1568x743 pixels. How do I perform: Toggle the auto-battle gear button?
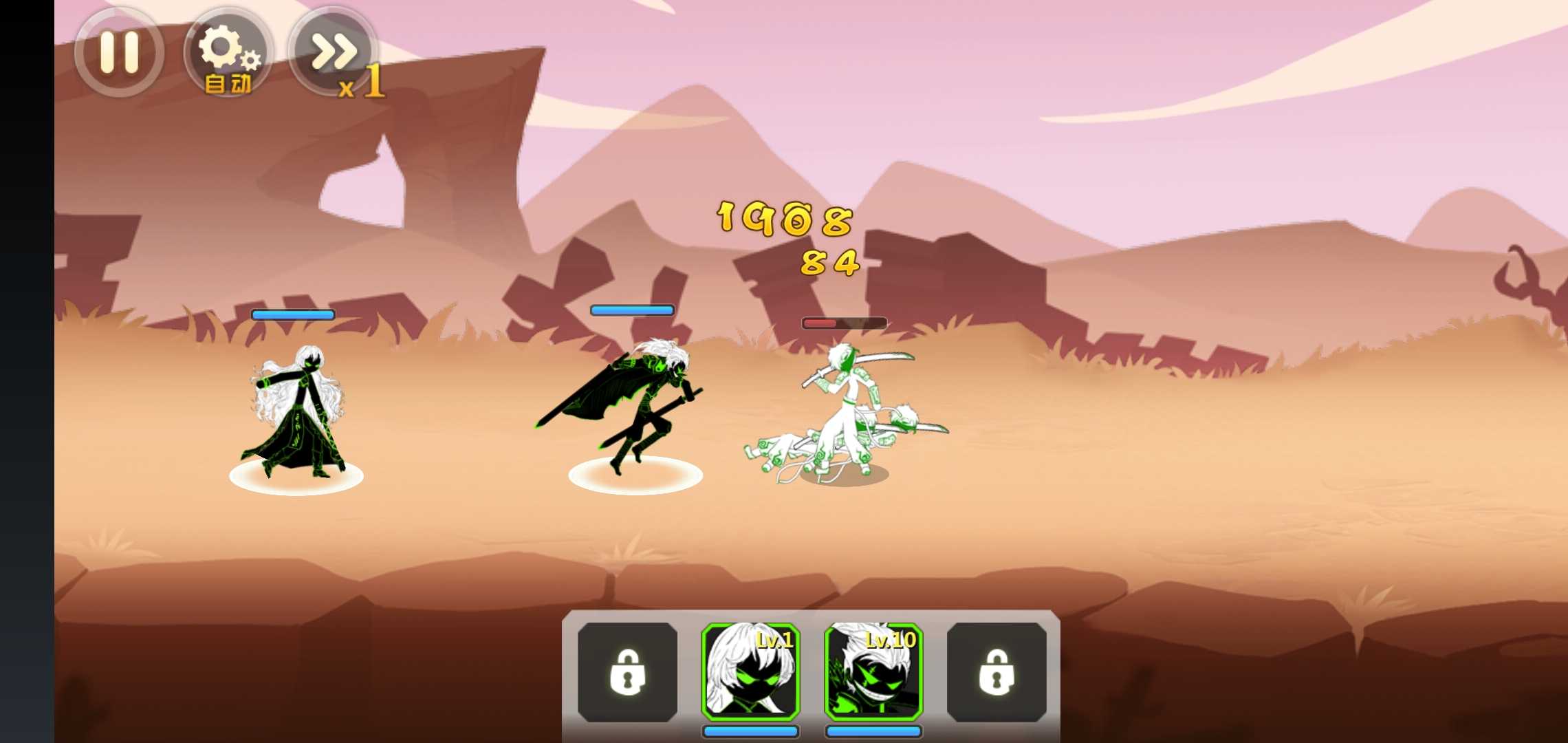coord(228,54)
